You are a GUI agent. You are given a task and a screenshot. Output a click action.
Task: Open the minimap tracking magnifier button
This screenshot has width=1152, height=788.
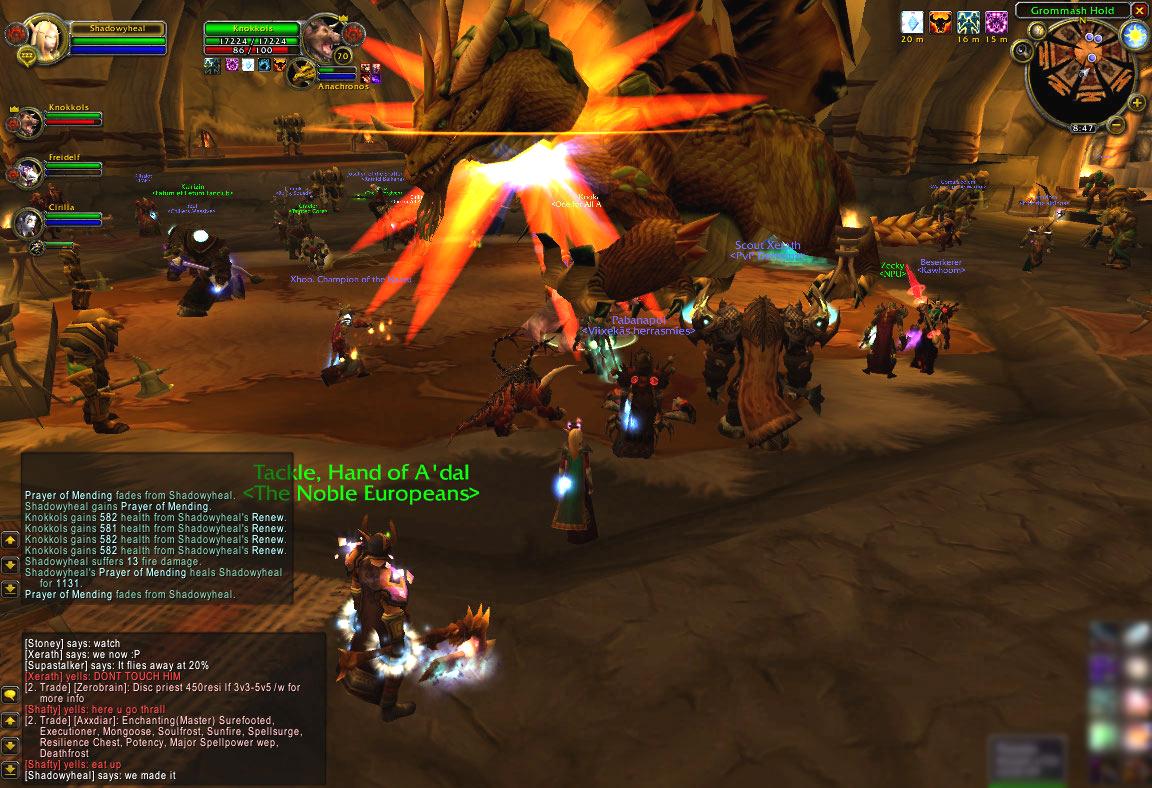tap(1022, 50)
